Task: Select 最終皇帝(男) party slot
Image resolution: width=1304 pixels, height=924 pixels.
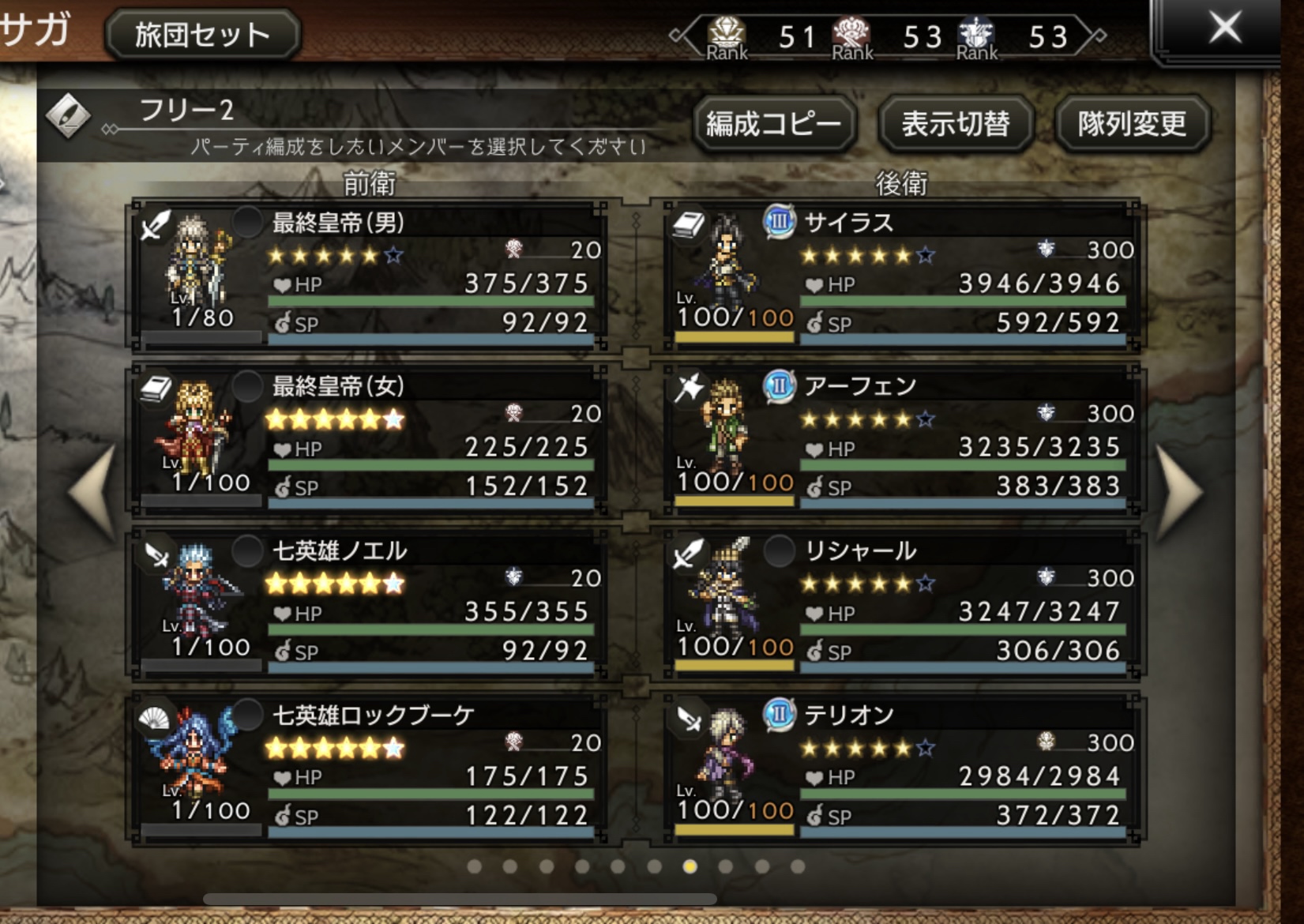Action: pyautogui.click(x=367, y=276)
